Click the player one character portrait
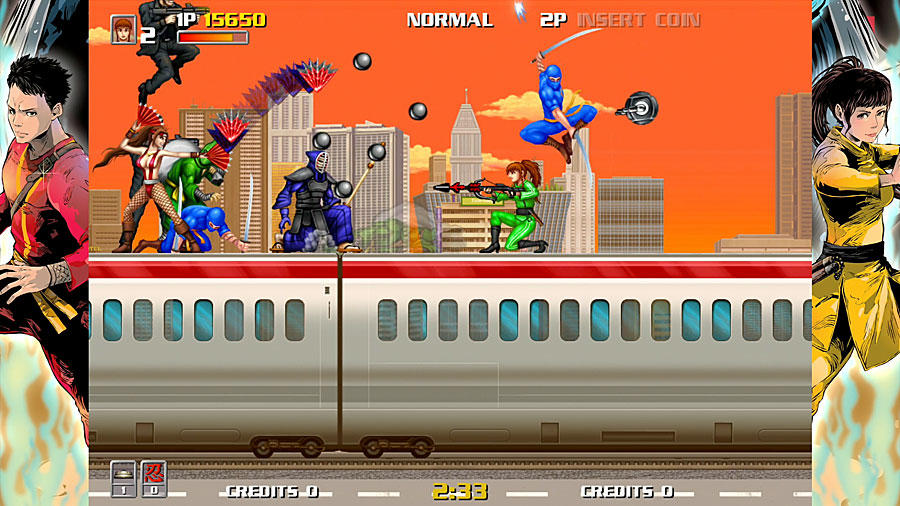The image size is (900, 506). point(123,29)
